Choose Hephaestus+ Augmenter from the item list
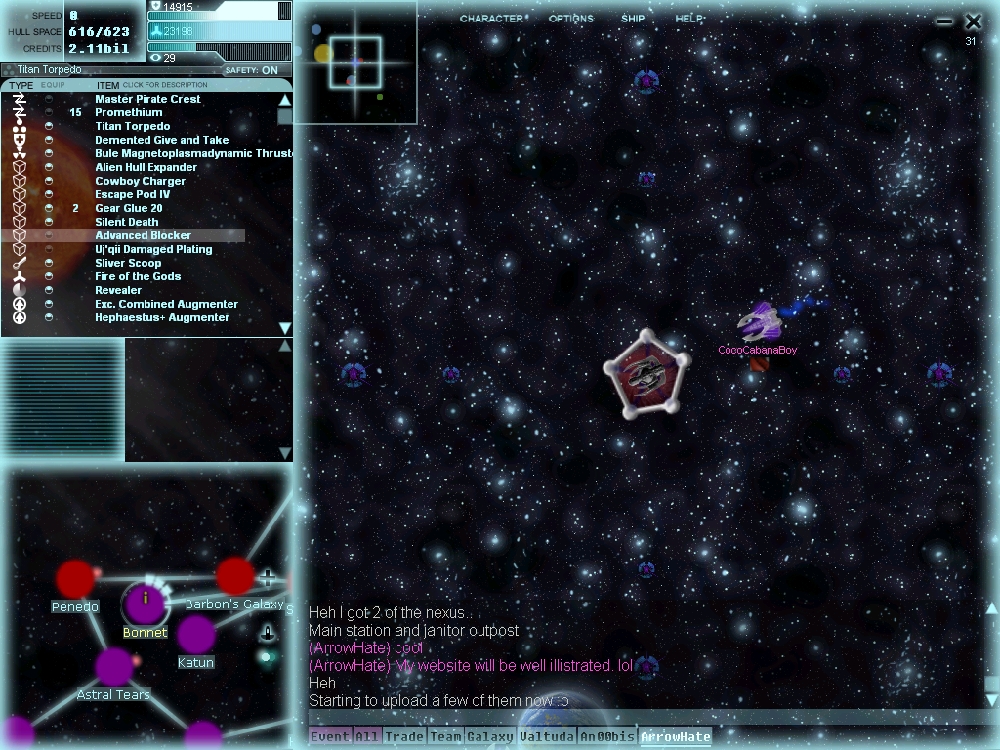 [x=162, y=318]
